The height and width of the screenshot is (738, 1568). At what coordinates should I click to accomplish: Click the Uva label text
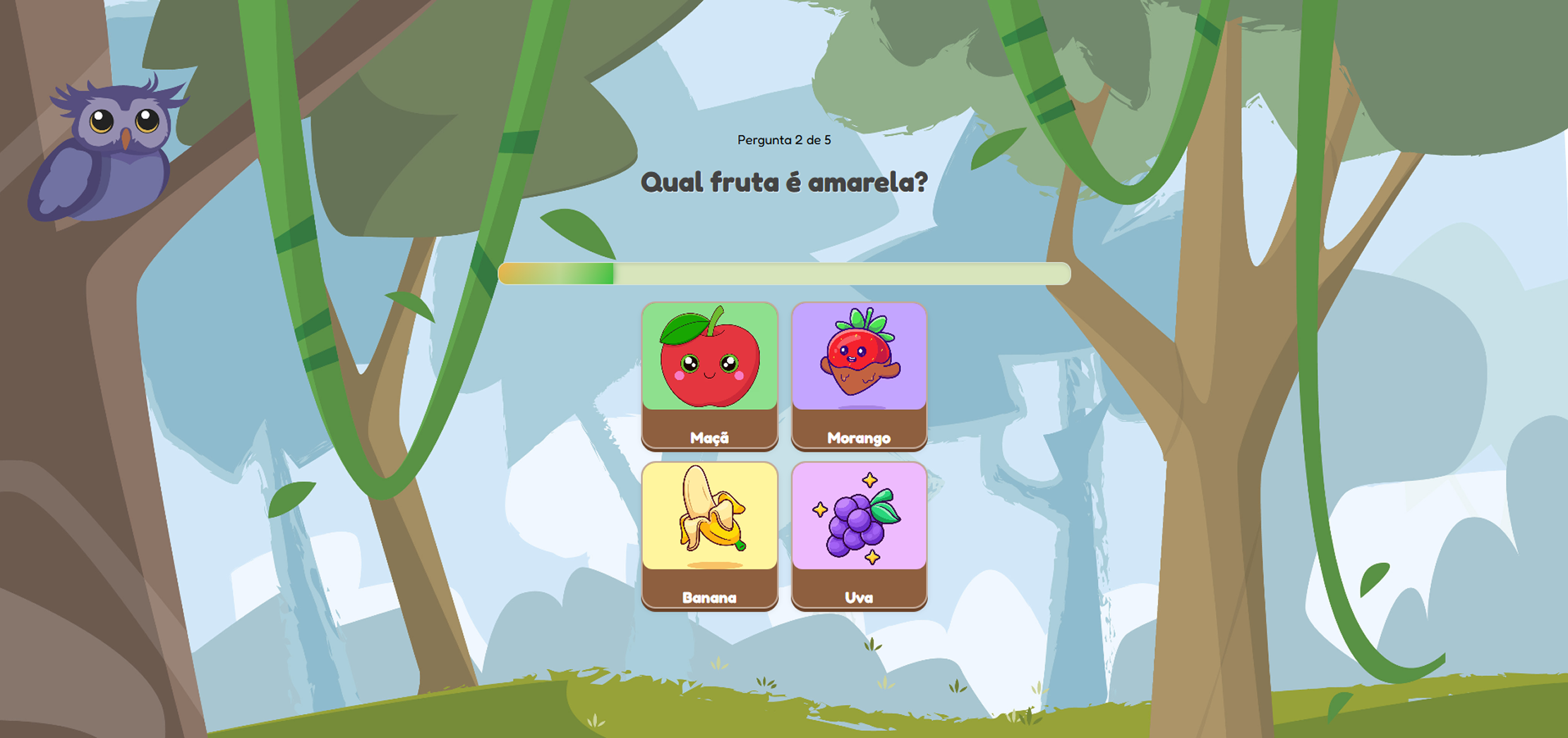point(860,598)
